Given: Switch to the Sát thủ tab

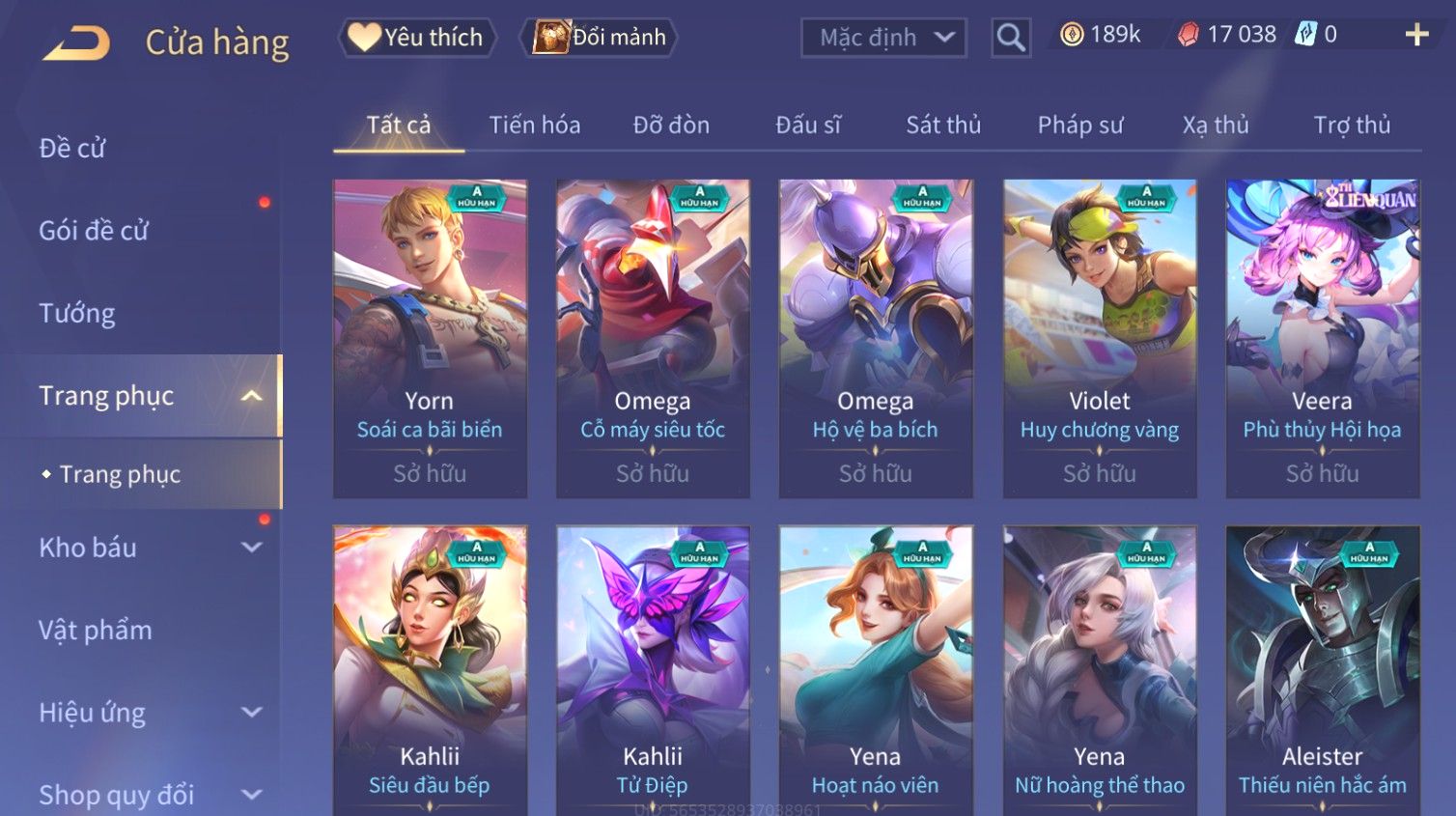Looking at the screenshot, I should click(x=943, y=126).
